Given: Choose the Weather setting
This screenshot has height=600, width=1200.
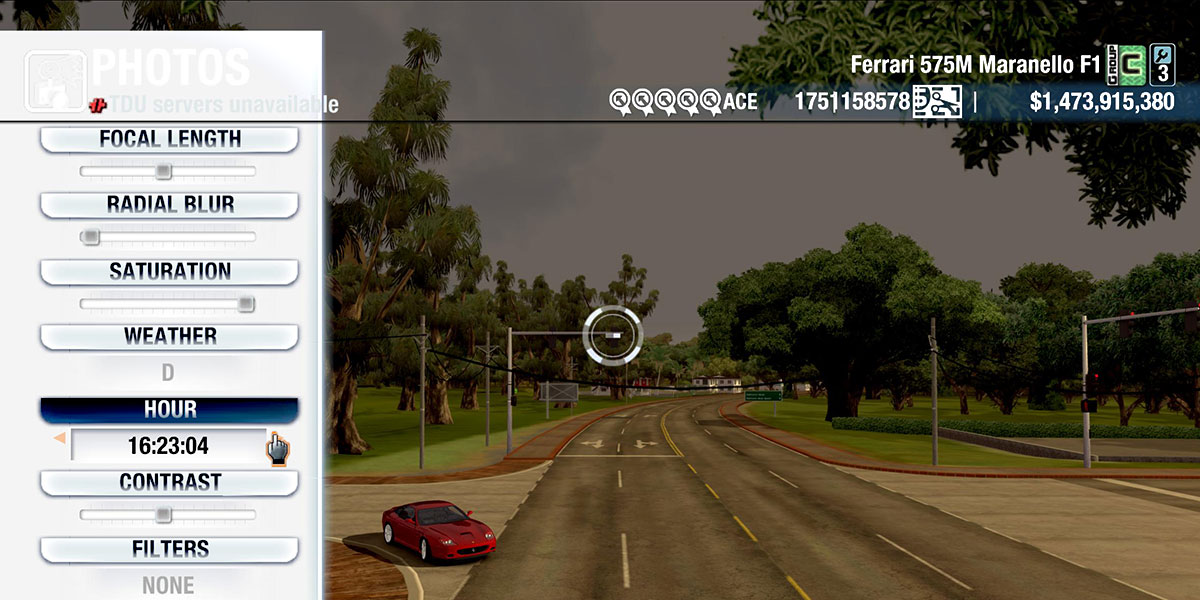Looking at the screenshot, I should 169,337.
